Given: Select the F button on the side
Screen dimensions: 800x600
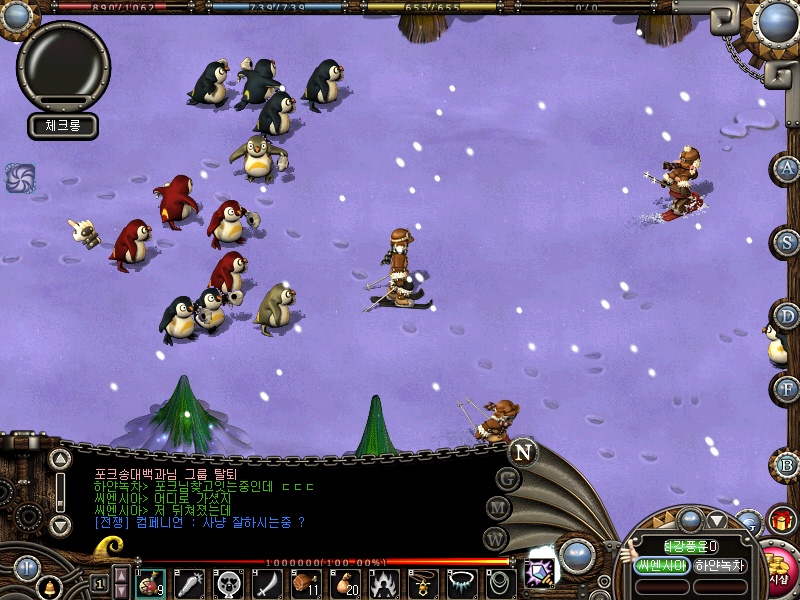Looking at the screenshot, I should 787,388.
